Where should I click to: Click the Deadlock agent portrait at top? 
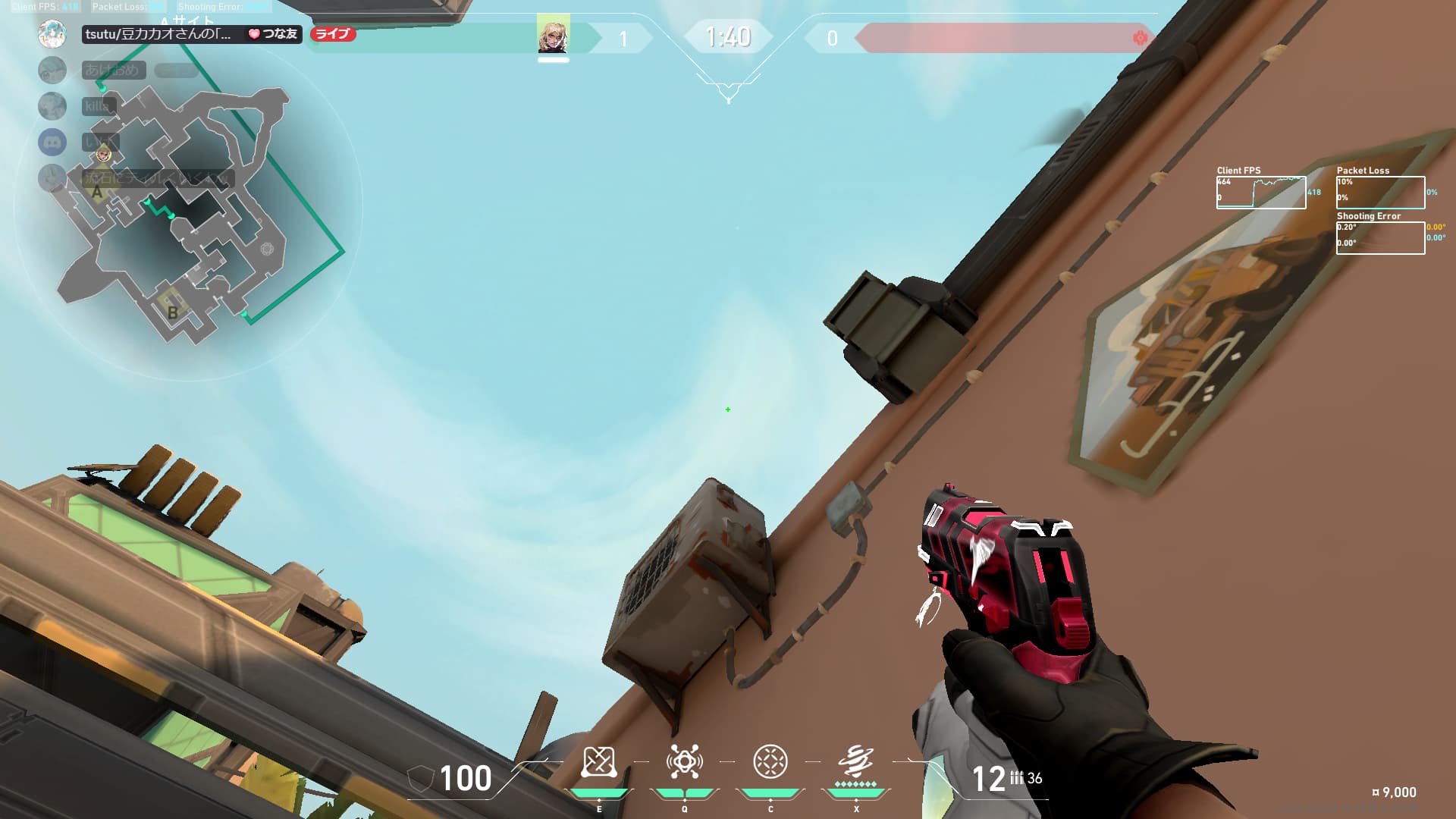pos(553,34)
